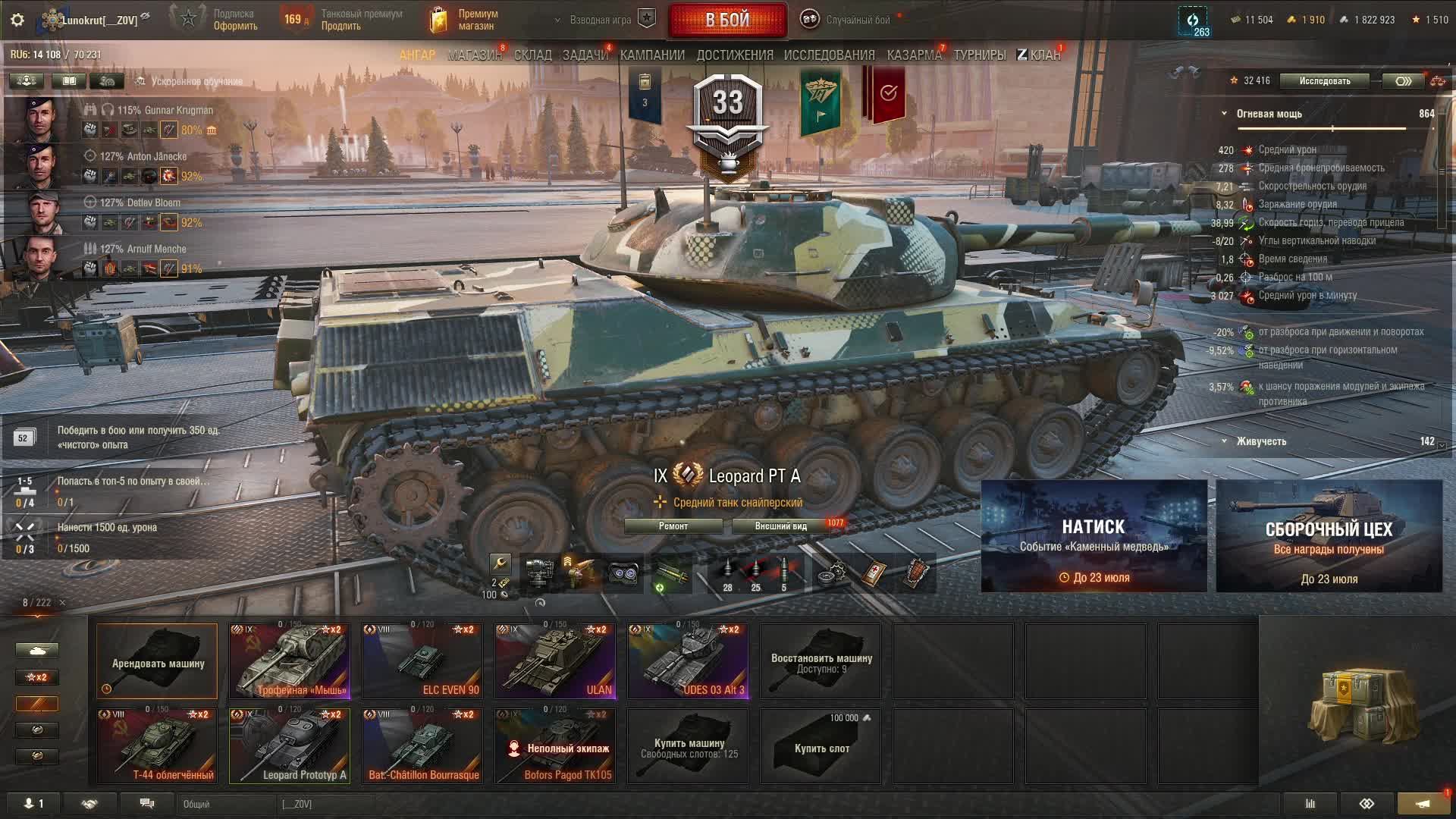
Task: Open the Купить слот tile
Action: tap(821, 747)
